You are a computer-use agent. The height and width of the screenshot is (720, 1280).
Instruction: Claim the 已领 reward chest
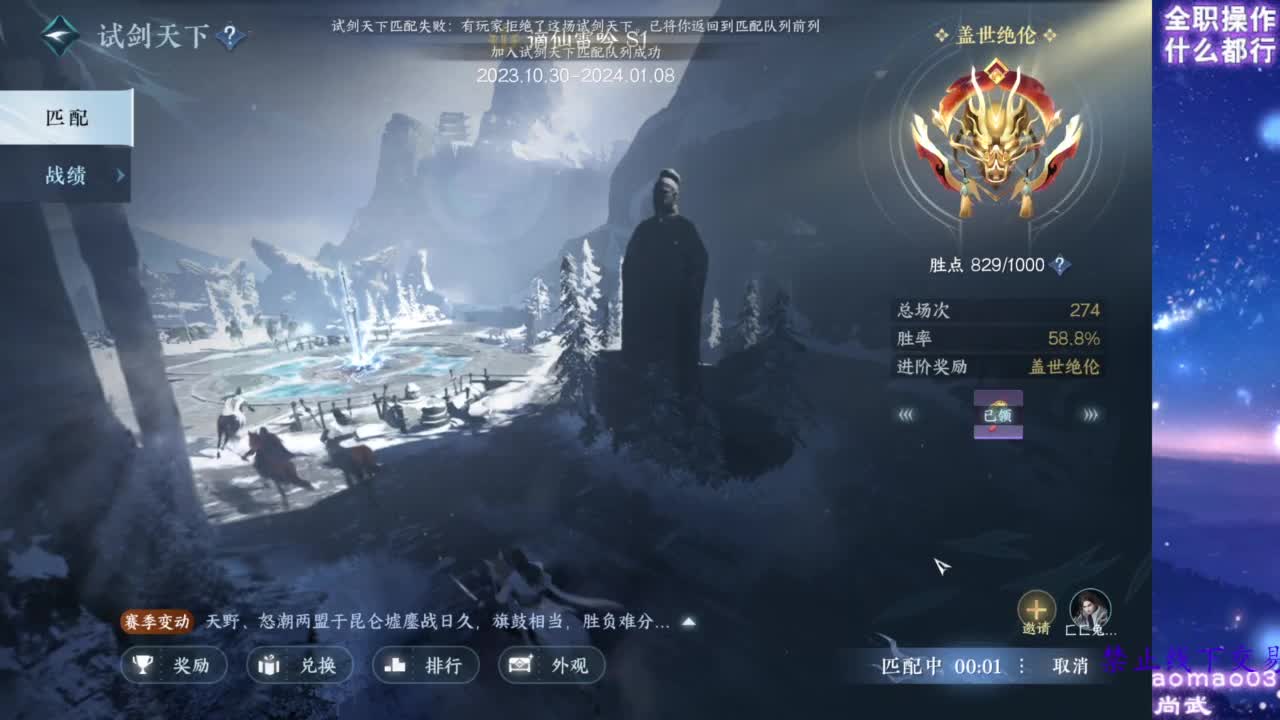(x=996, y=413)
